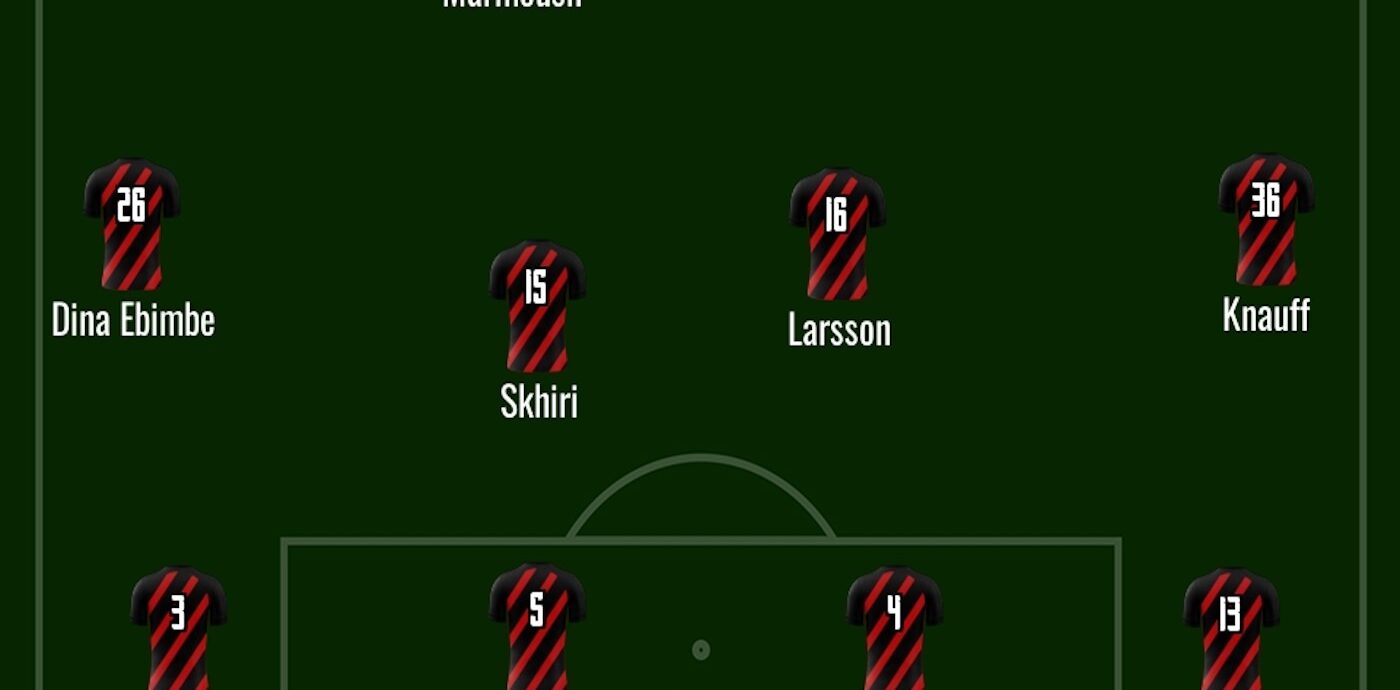Choose Skhiri's number 15 shirt
The image size is (1400, 690).
537,305
